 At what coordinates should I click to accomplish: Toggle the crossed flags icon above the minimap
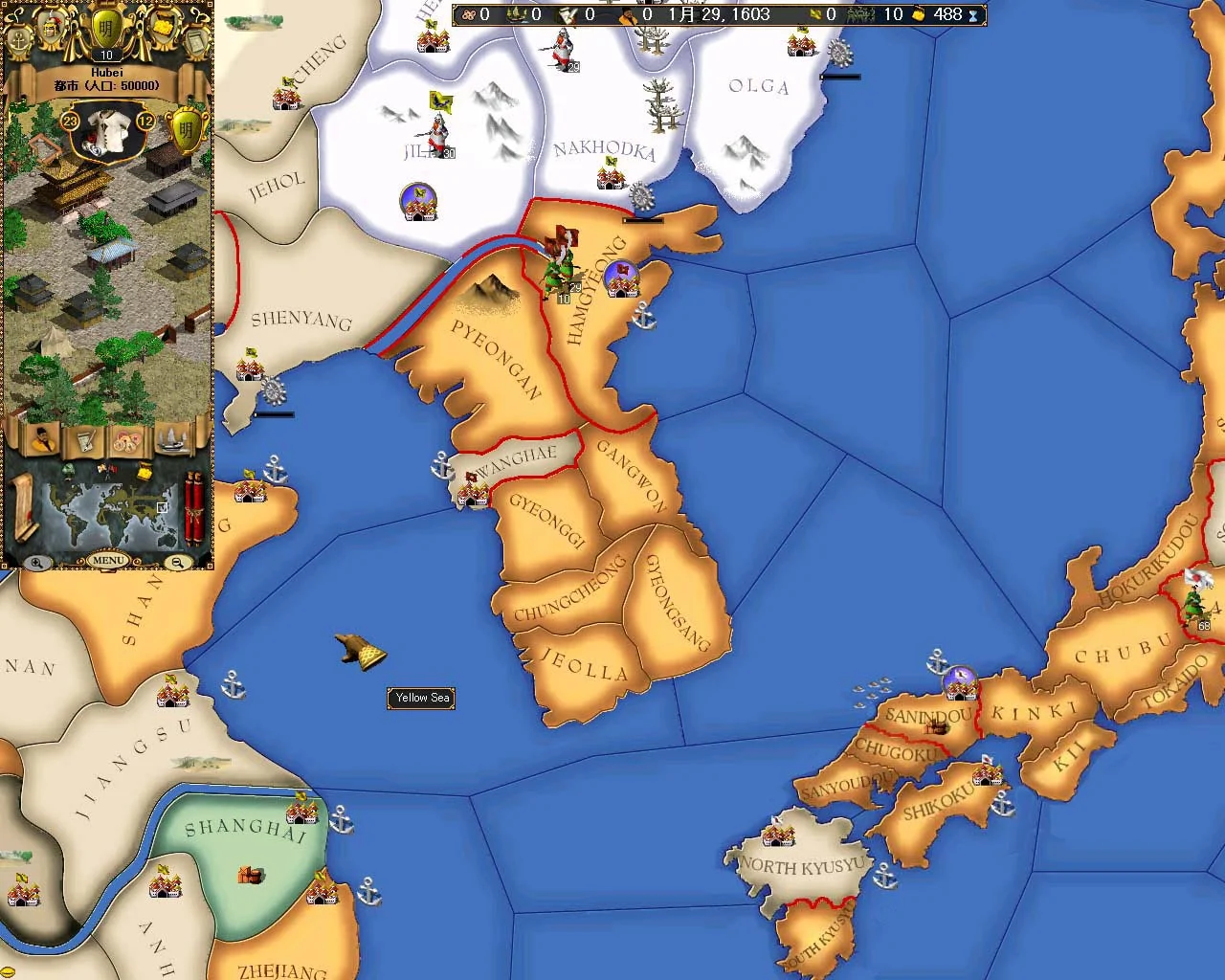pyautogui.click(x=107, y=471)
